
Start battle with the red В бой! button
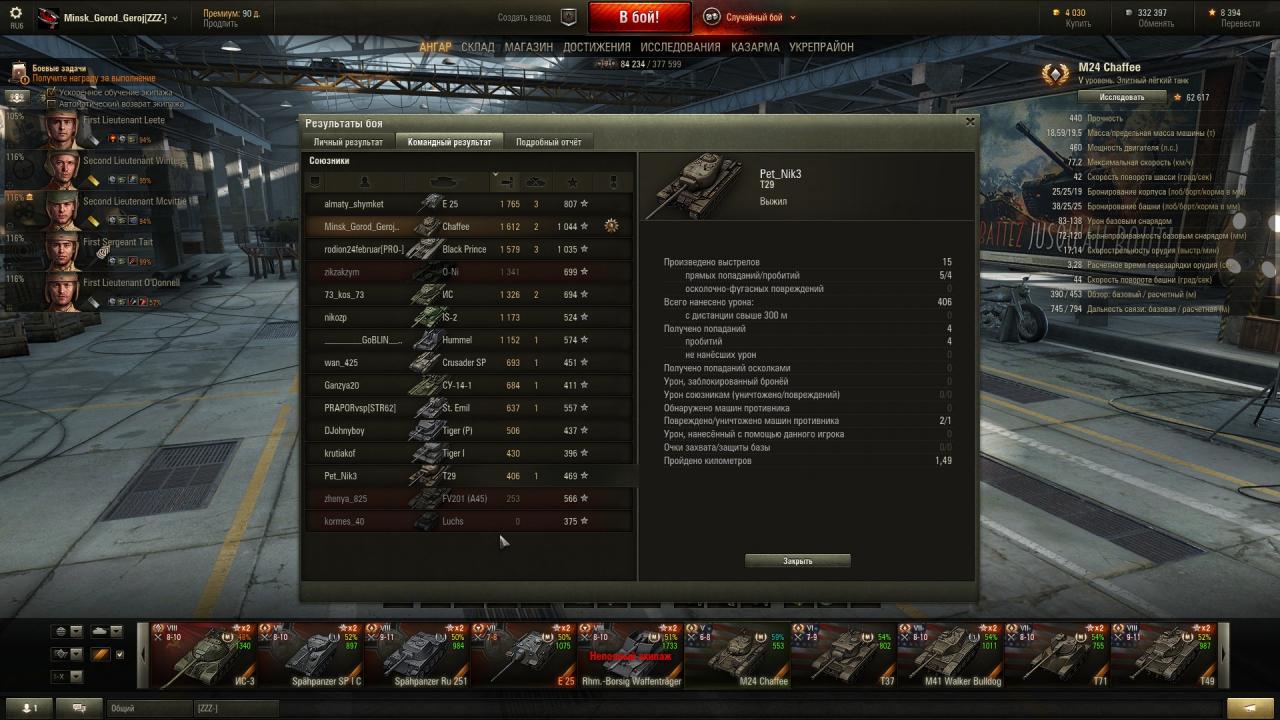(639, 17)
